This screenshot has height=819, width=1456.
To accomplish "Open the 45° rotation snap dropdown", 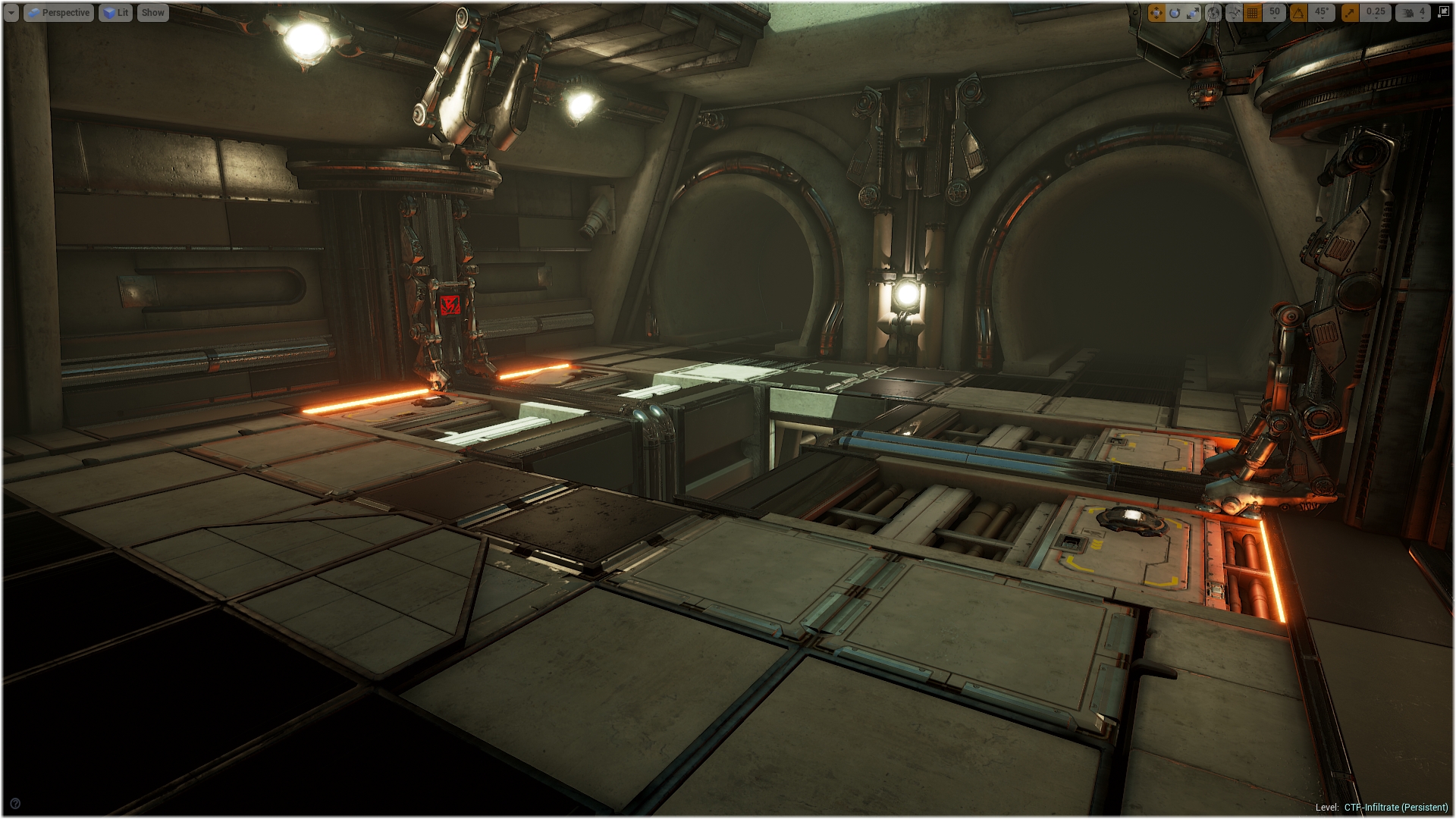I will 1322,13.
